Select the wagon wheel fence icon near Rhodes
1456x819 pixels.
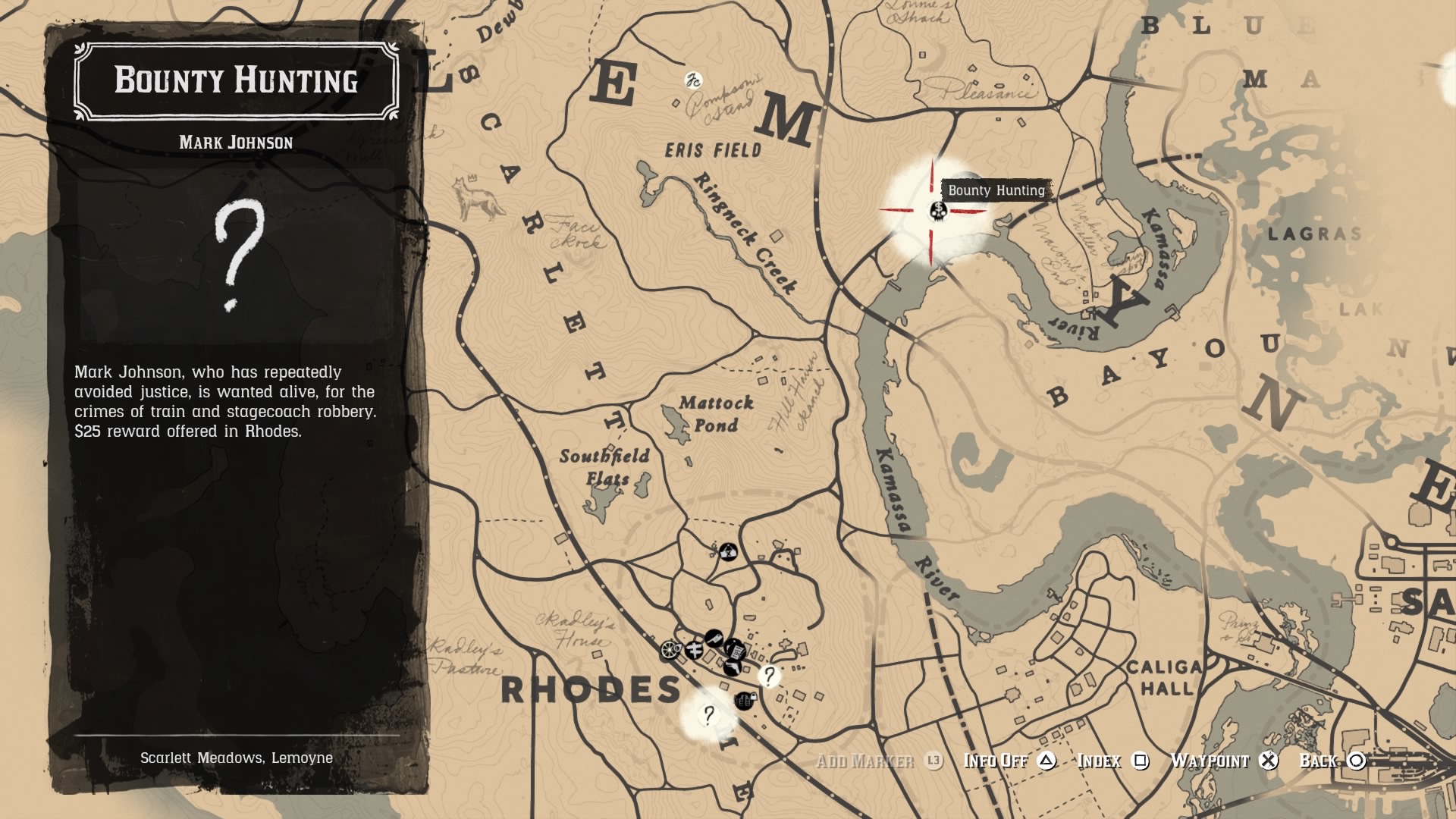[670, 650]
